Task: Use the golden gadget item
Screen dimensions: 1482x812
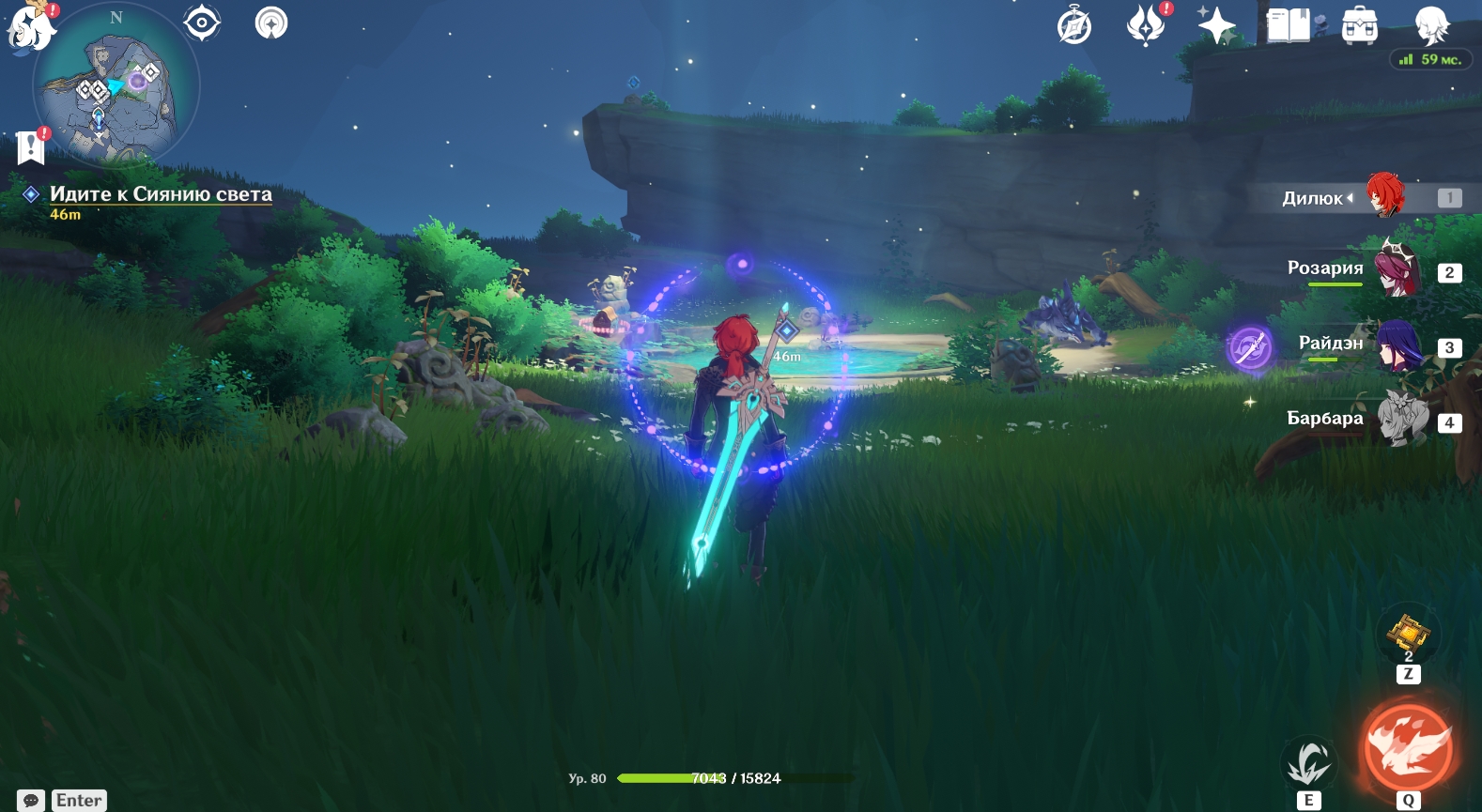Action: click(1408, 633)
